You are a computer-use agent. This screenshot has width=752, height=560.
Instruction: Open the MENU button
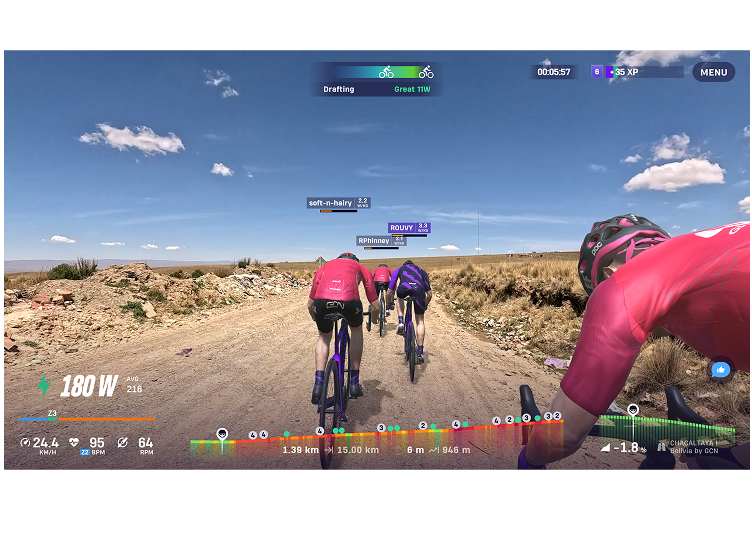pos(713,72)
